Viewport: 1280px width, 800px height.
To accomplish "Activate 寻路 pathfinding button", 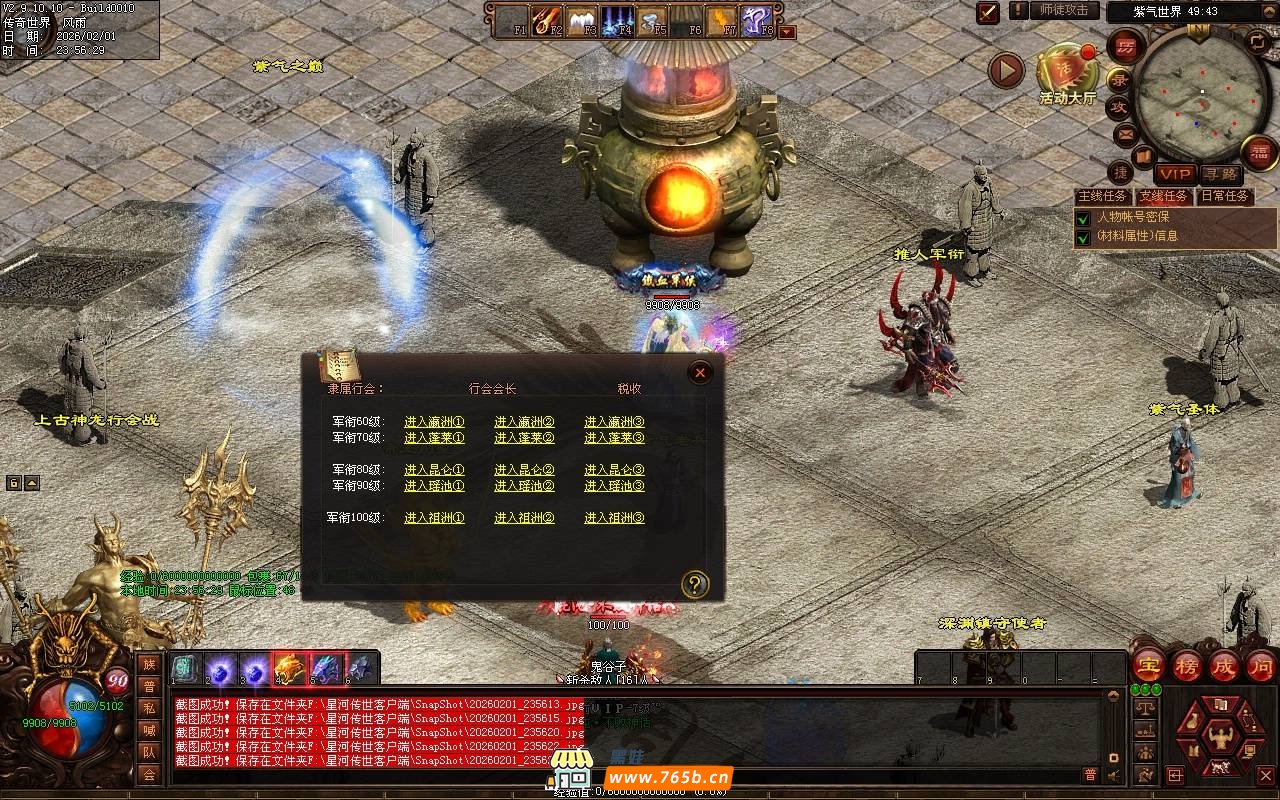I will pos(1220,174).
